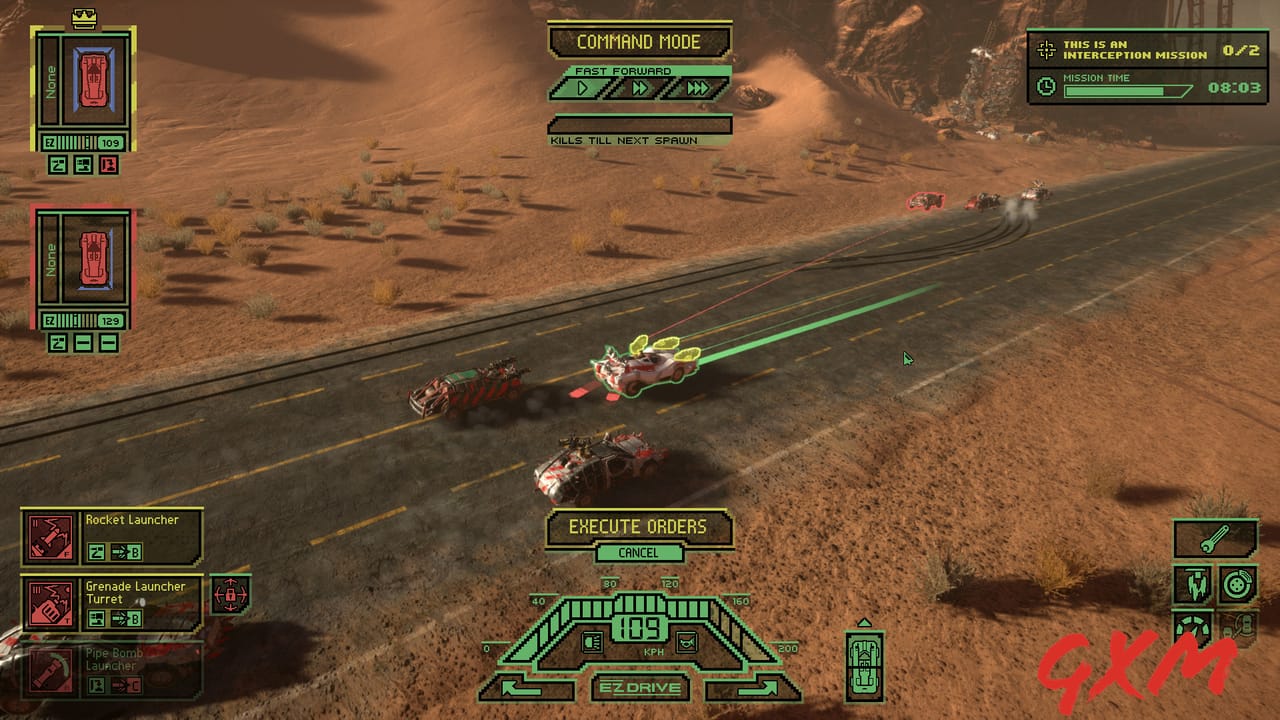Open the Command Mode header
This screenshot has width=1280, height=720.
tap(640, 41)
